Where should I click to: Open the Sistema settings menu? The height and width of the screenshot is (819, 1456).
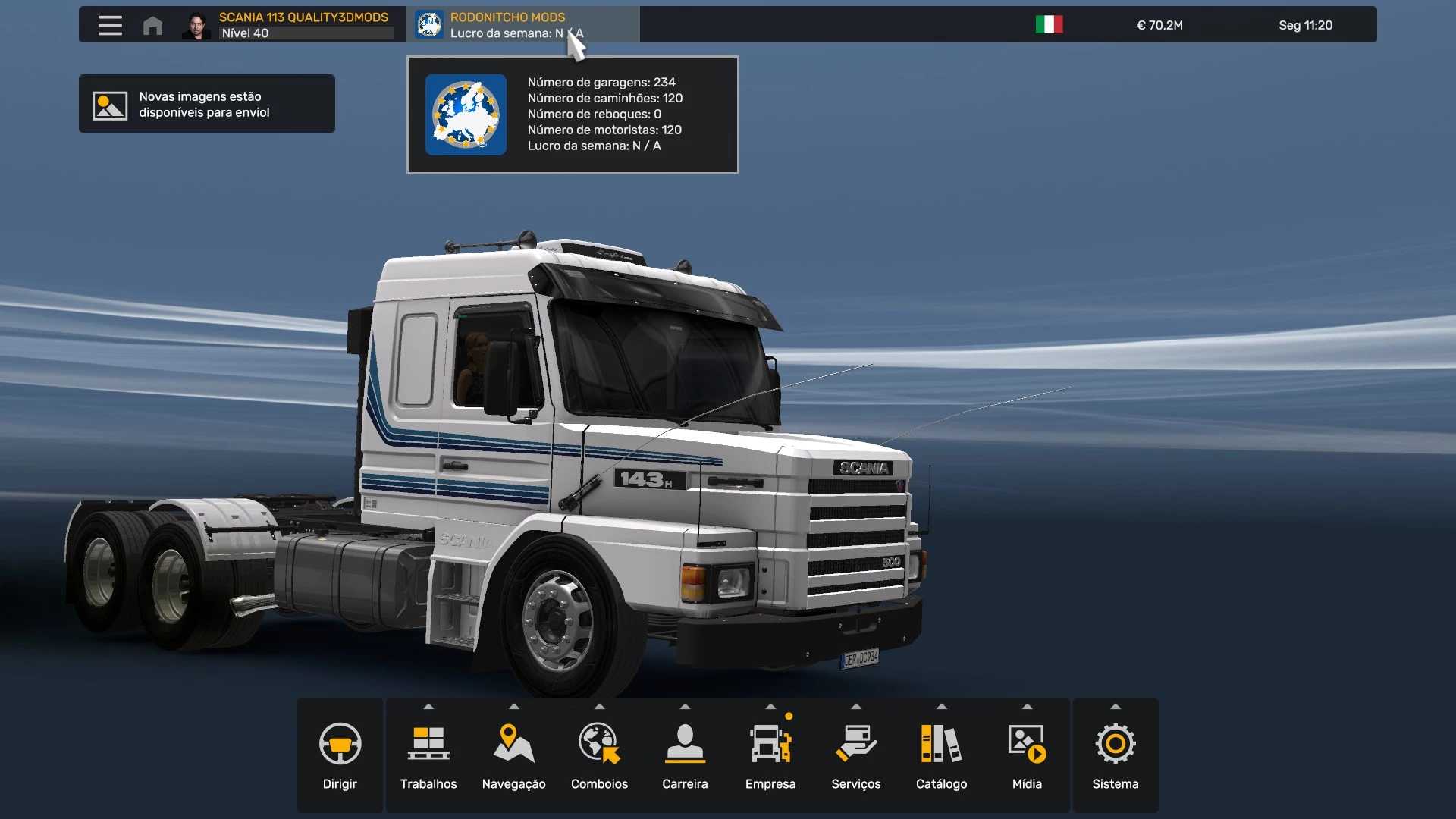click(x=1115, y=755)
